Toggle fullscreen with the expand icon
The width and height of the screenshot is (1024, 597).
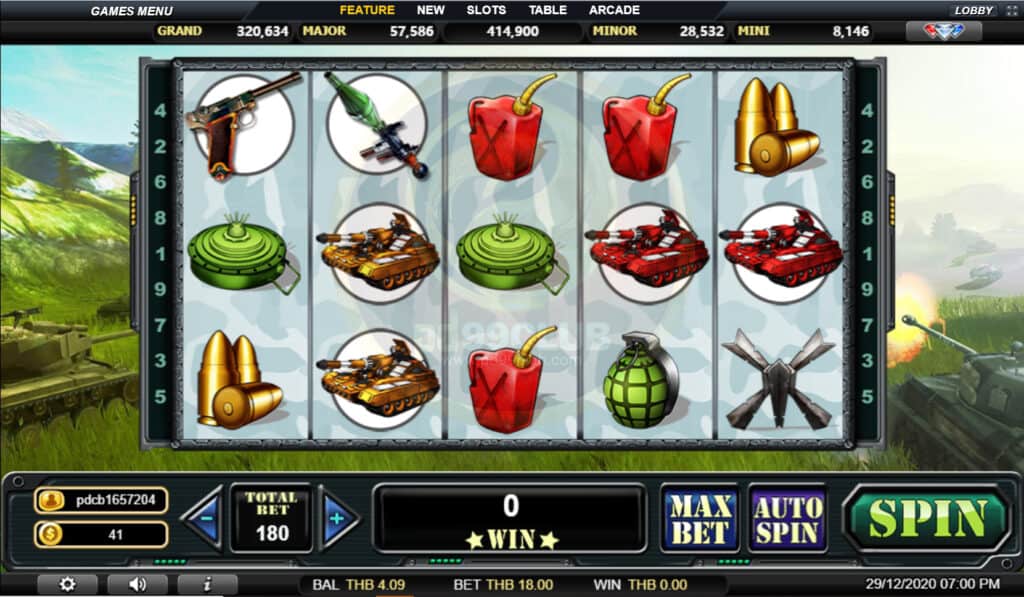tap(1009, 10)
